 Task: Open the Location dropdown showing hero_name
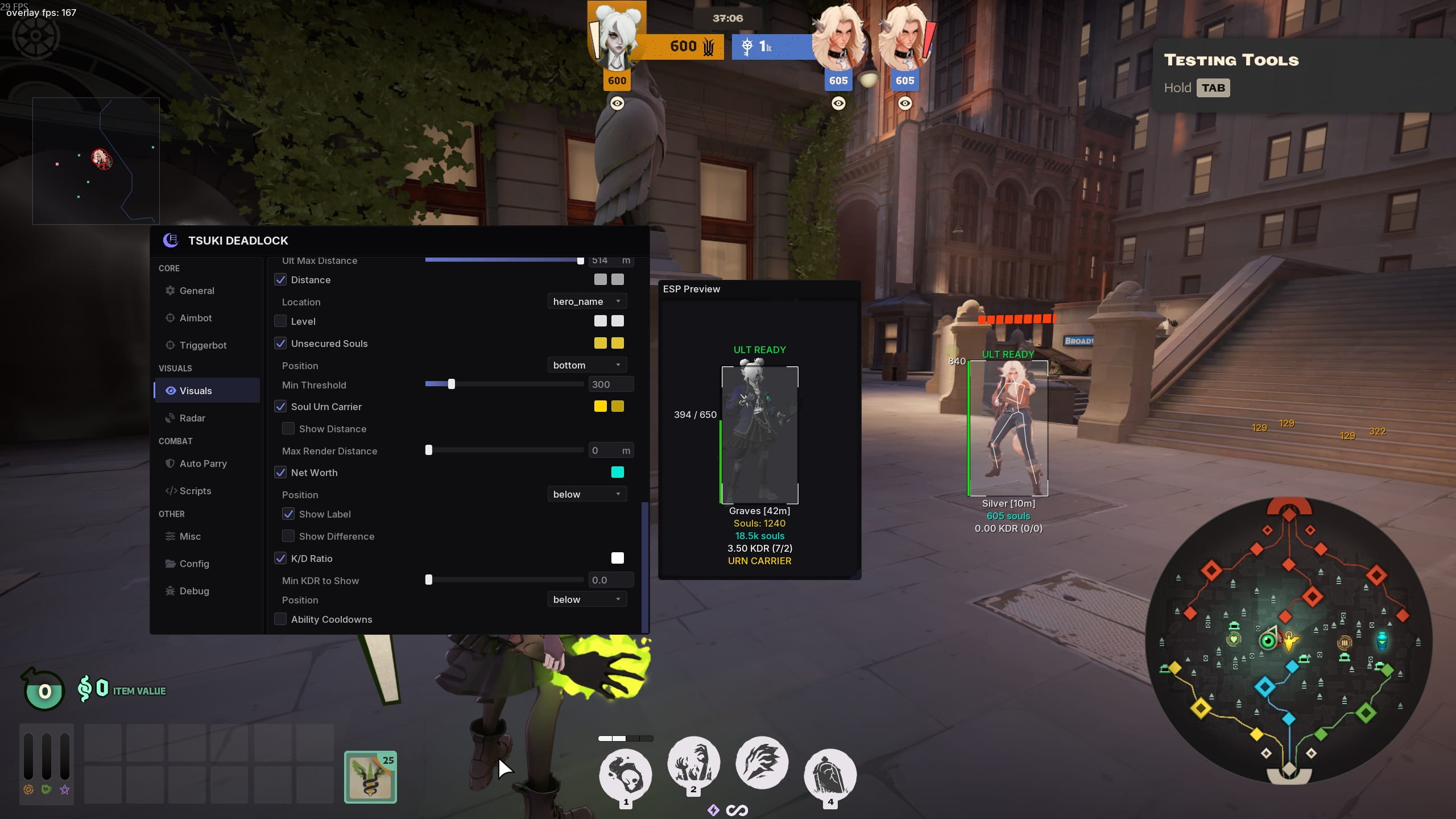pyautogui.click(x=587, y=301)
